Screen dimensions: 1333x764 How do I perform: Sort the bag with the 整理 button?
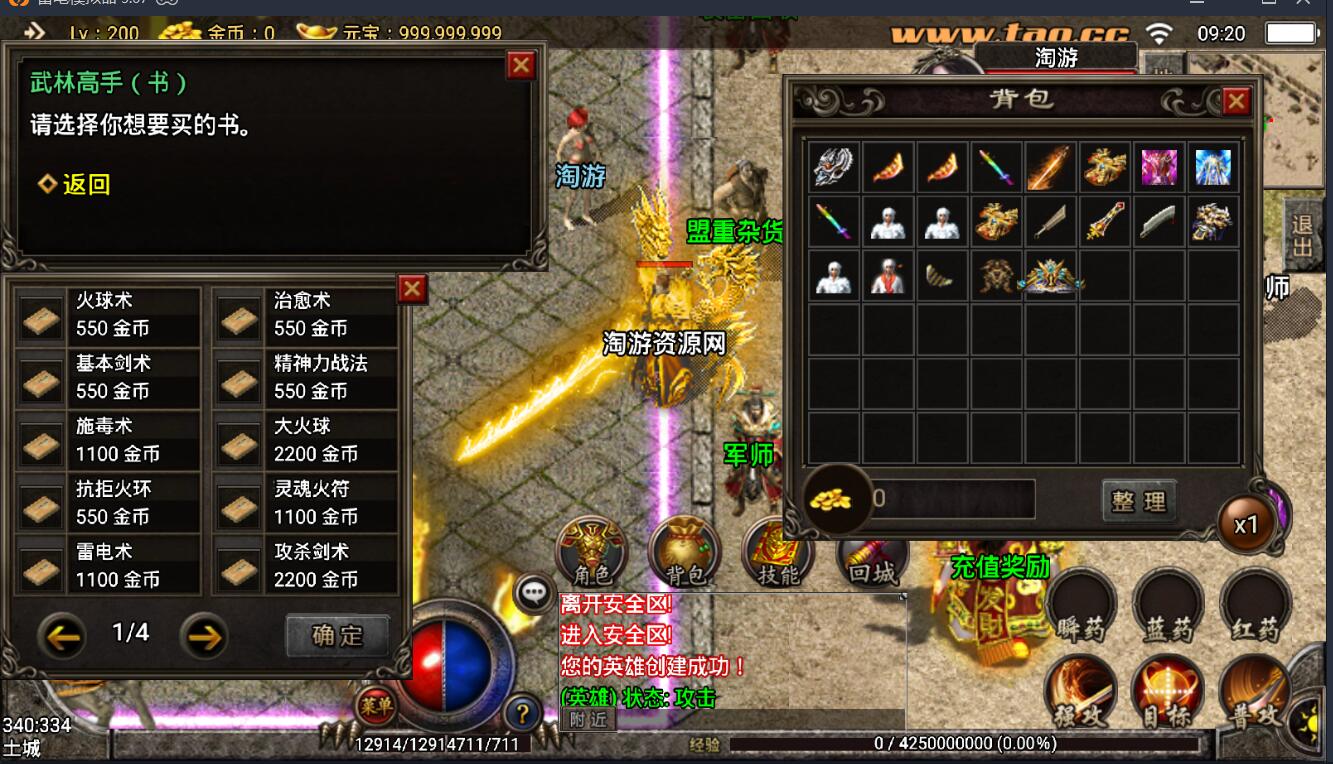pos(1139,500)
